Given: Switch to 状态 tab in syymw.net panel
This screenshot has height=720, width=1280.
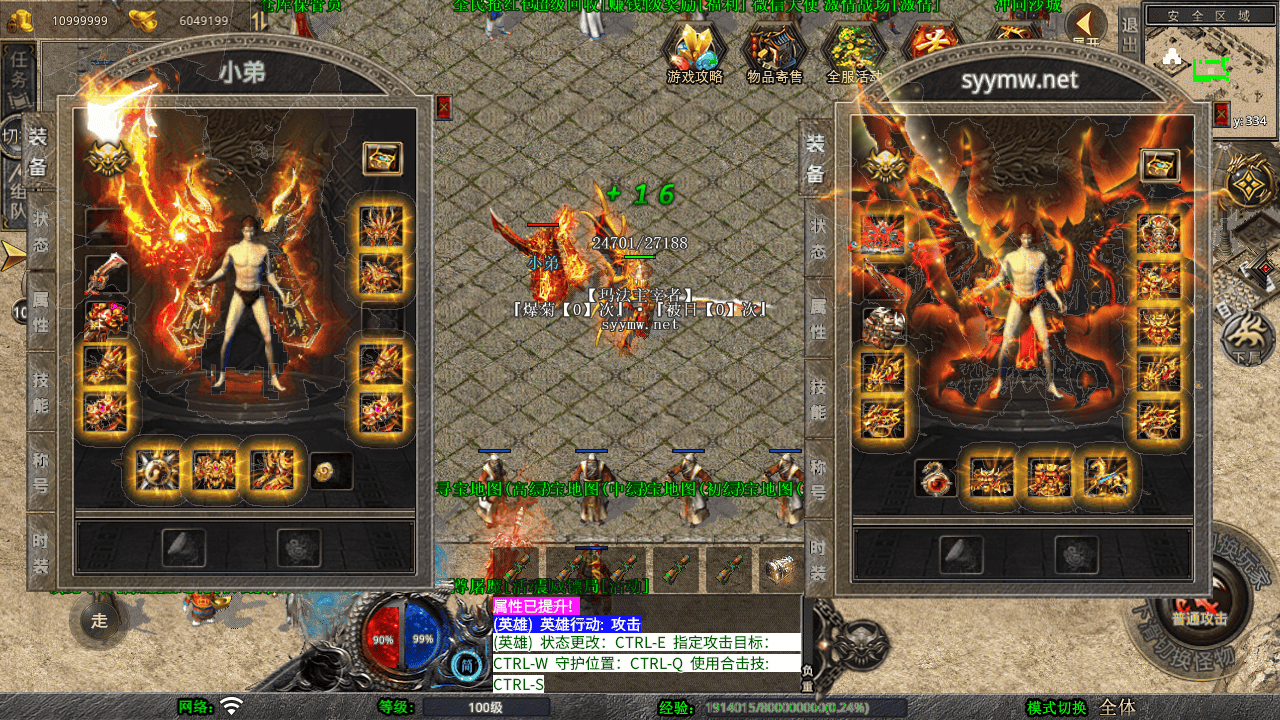Looking at the screenshot, I should [x=817, y=238].
